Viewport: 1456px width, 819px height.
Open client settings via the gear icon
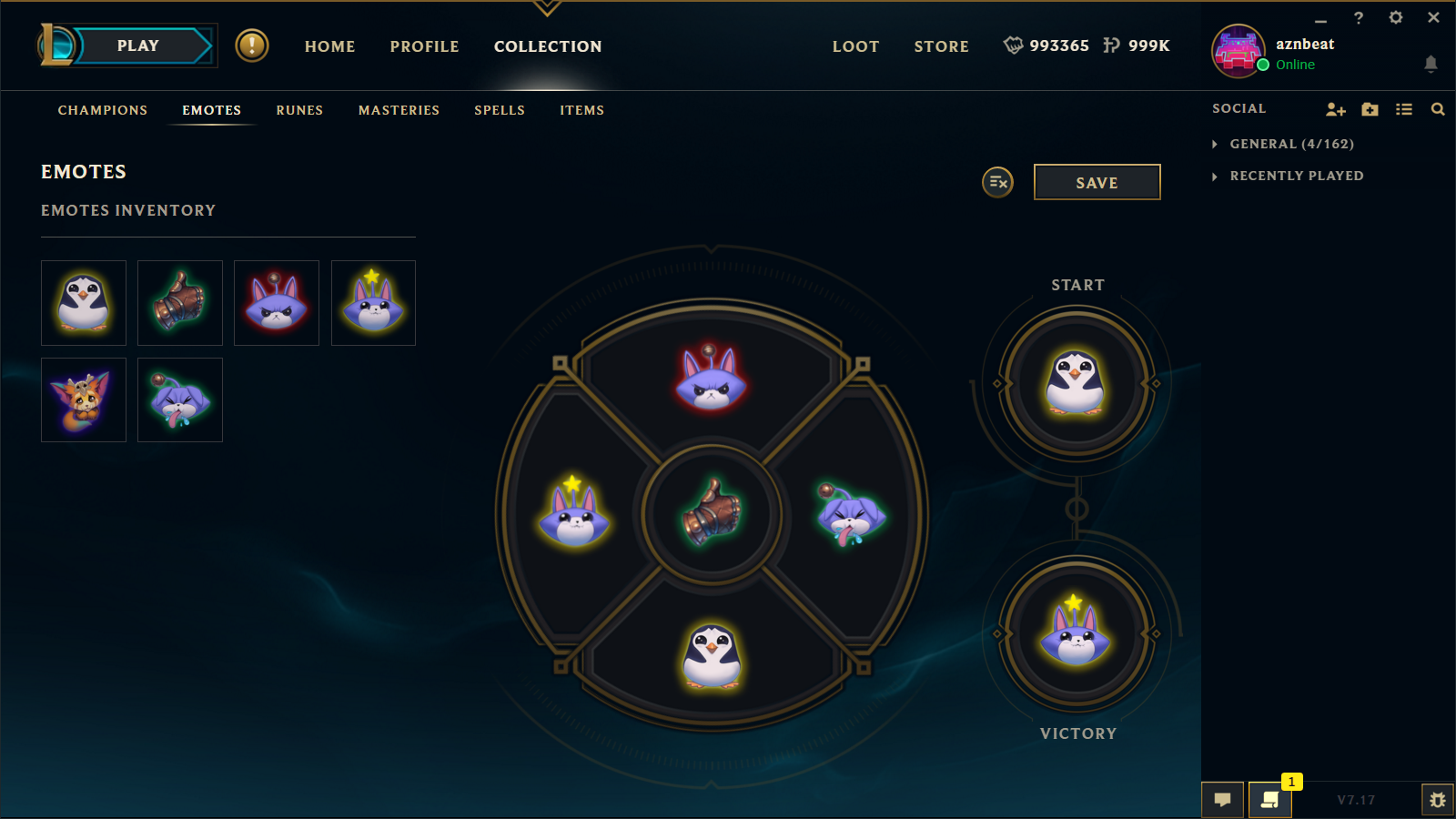(1396, 17)
